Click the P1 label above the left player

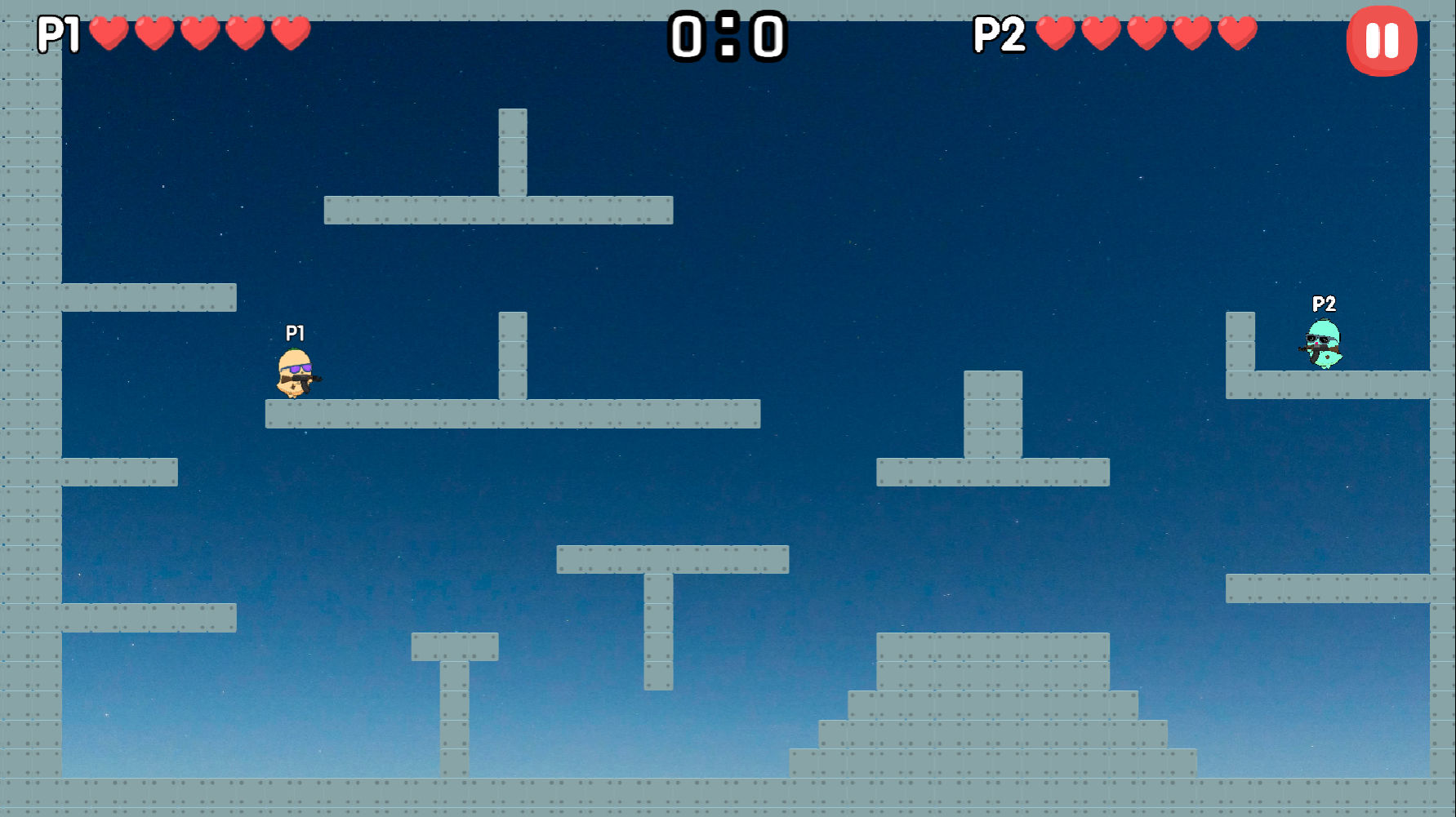tap(294, 332)
